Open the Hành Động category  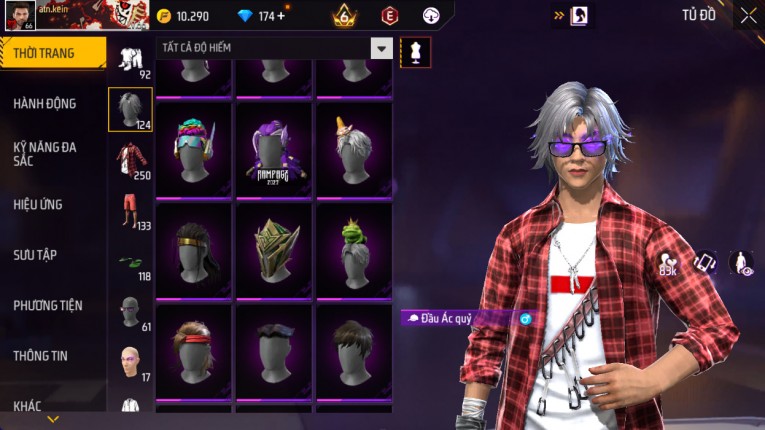pyautogui.click(x=45, y=103)
